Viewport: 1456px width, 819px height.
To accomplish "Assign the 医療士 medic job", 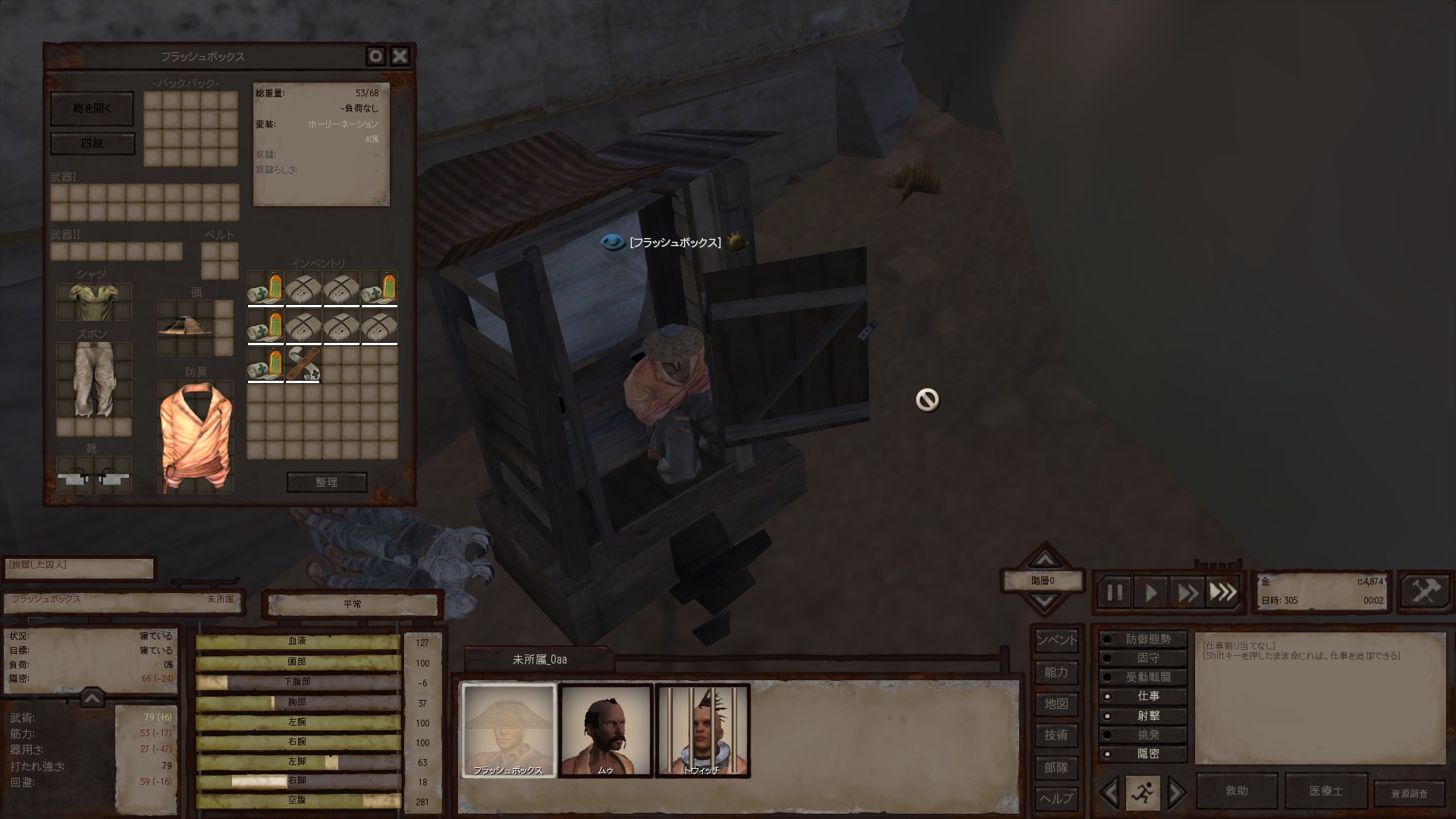I will coord(1326,791).
